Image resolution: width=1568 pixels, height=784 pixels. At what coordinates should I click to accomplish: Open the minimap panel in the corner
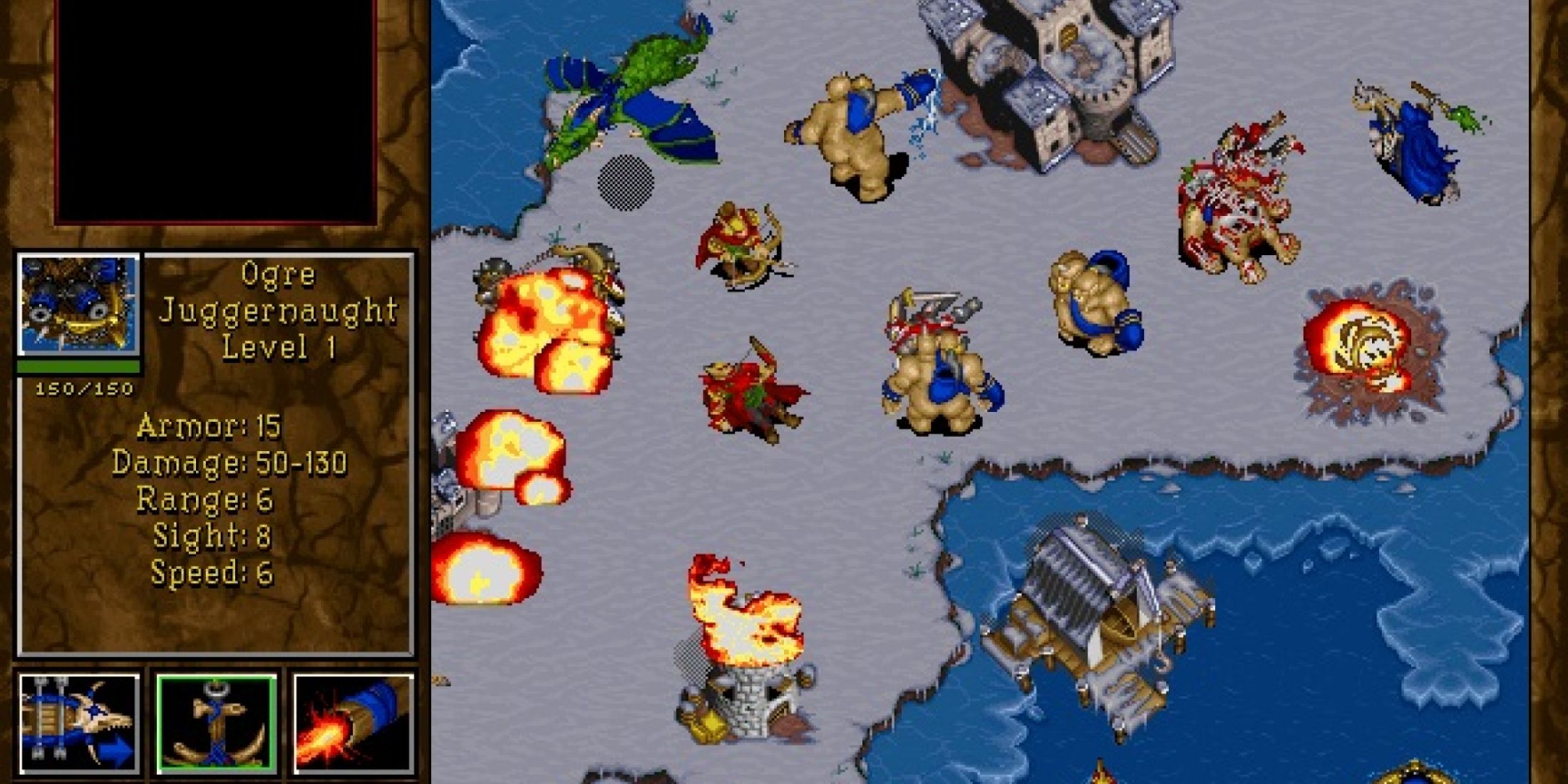(214, 107)
